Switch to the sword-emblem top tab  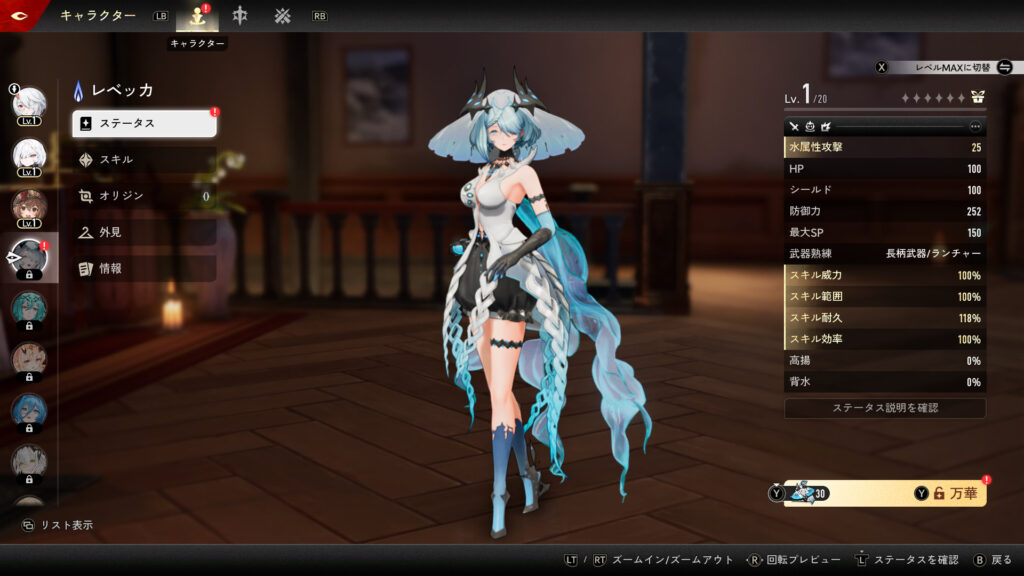240,16
